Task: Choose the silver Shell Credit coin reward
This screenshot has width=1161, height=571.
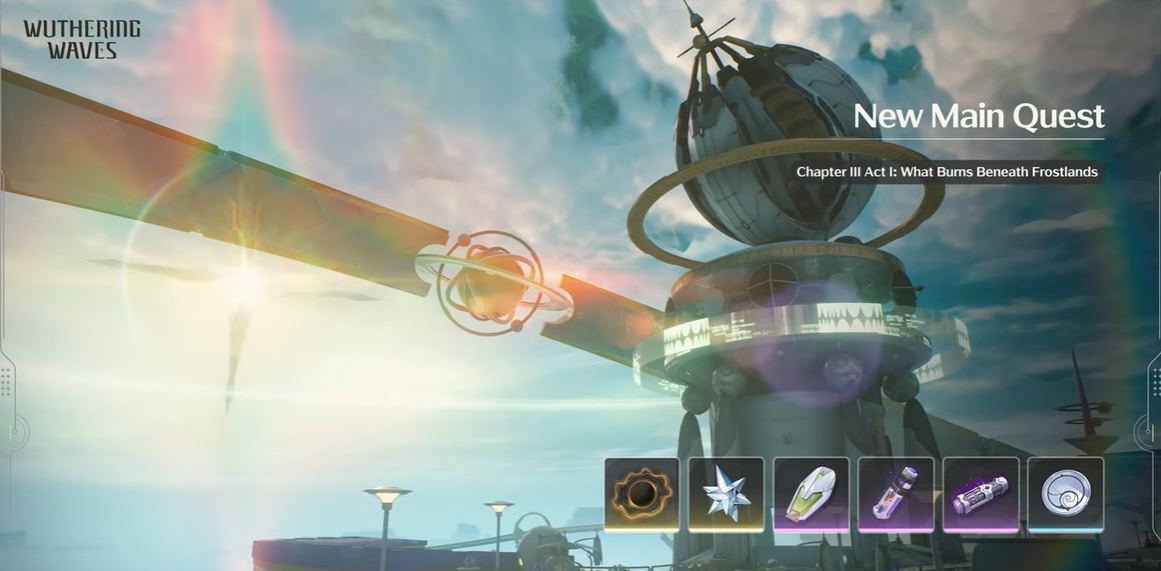Action: (1065, 494)
